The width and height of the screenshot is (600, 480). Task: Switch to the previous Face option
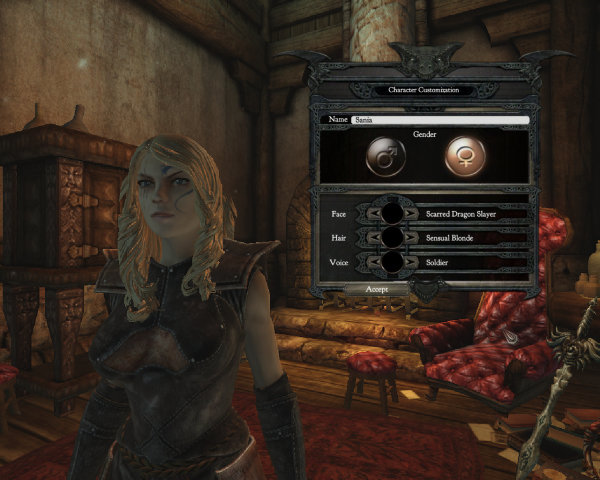374,213
